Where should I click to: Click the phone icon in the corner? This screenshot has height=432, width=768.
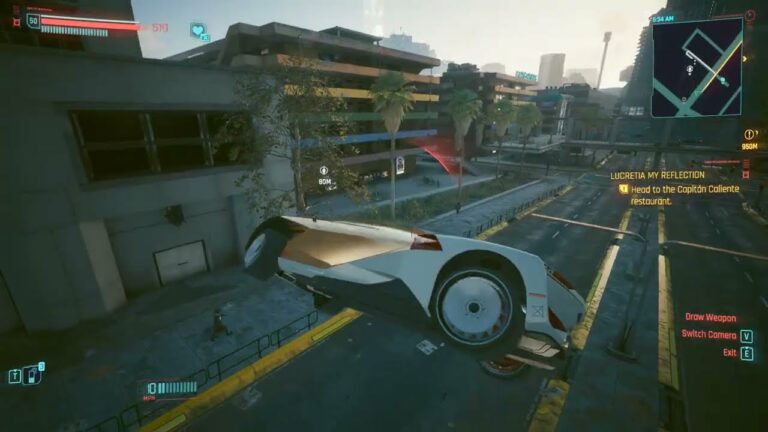32,375
